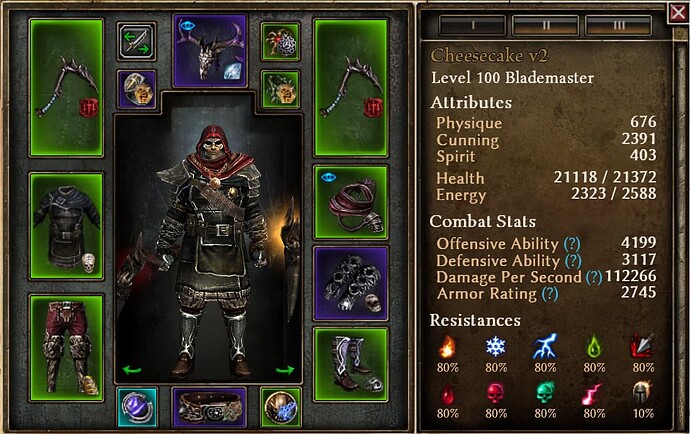This screenshot has height=434, width=690.
Task: Toggle the weapon swap button
Action: pyautogui.click(x=136, y=41)
